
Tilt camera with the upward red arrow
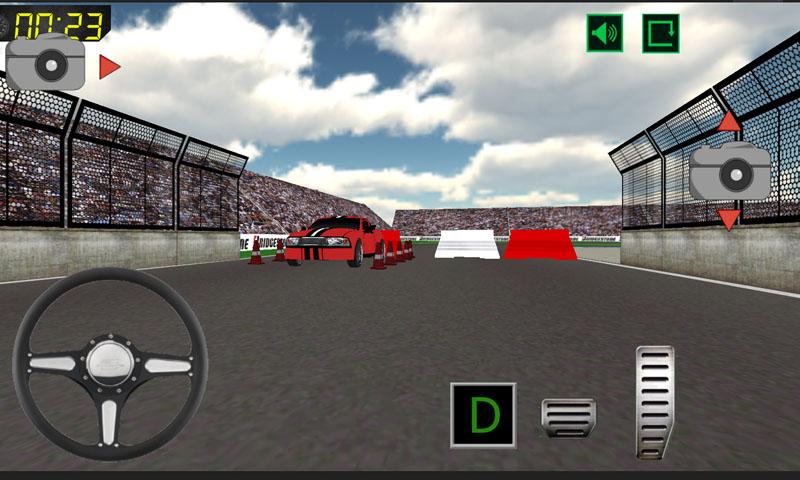(729, 122)
